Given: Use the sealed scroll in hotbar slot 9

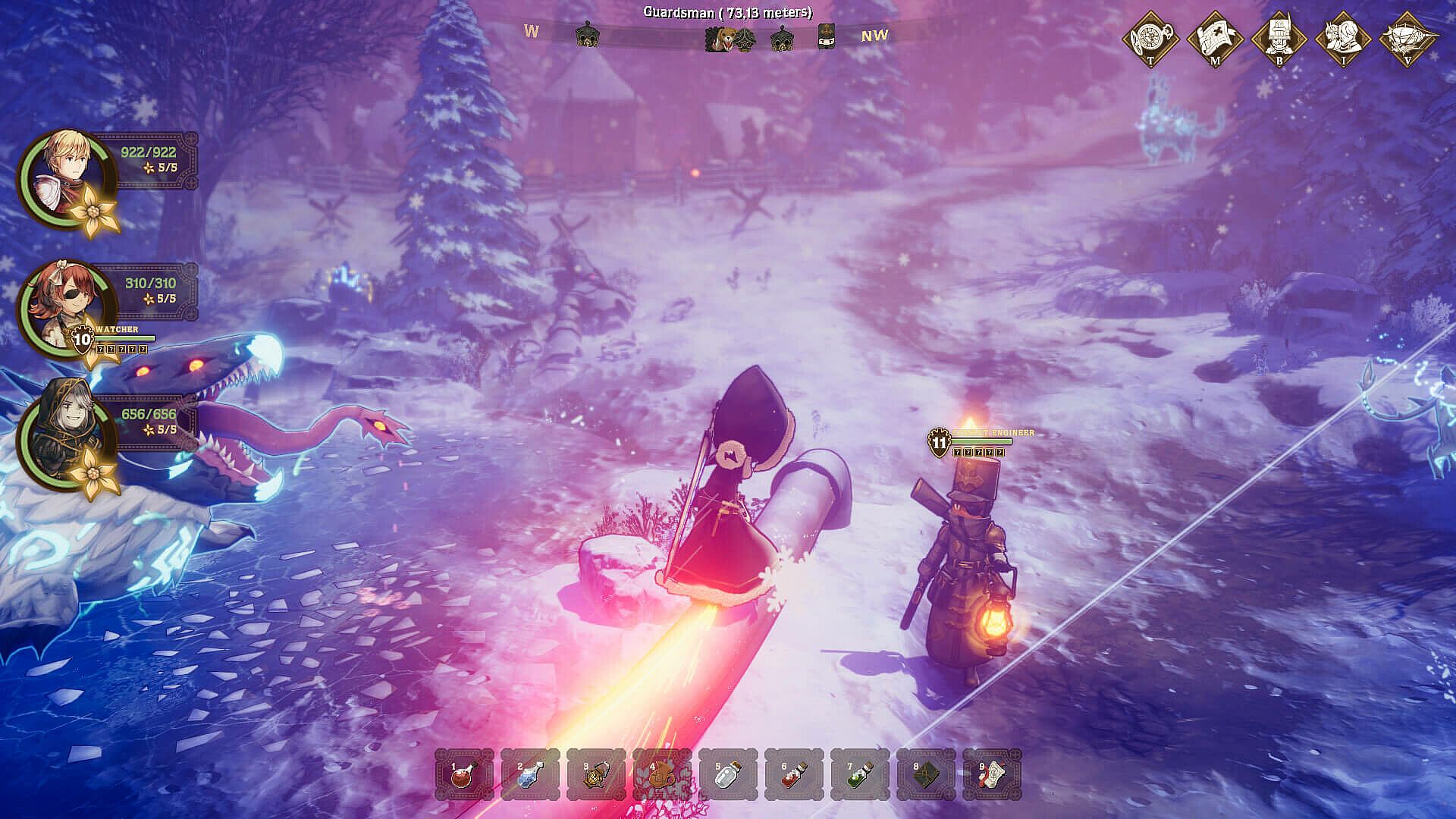Looking at the screenshot, I should click(x=992, y=775).
